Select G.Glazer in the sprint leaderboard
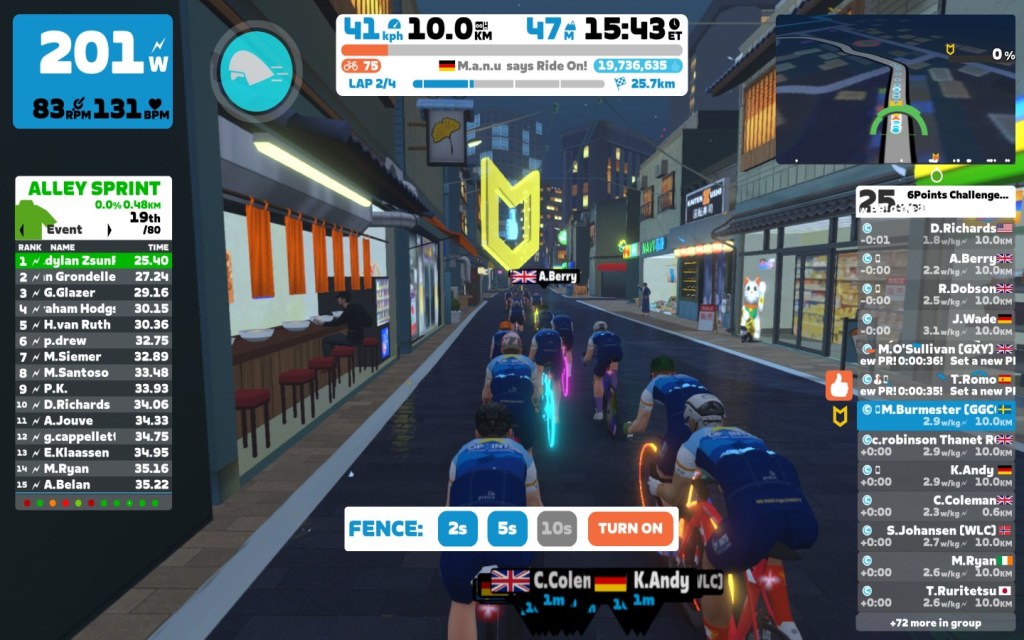Screen dimensions: 1024x640 point(93,292)
